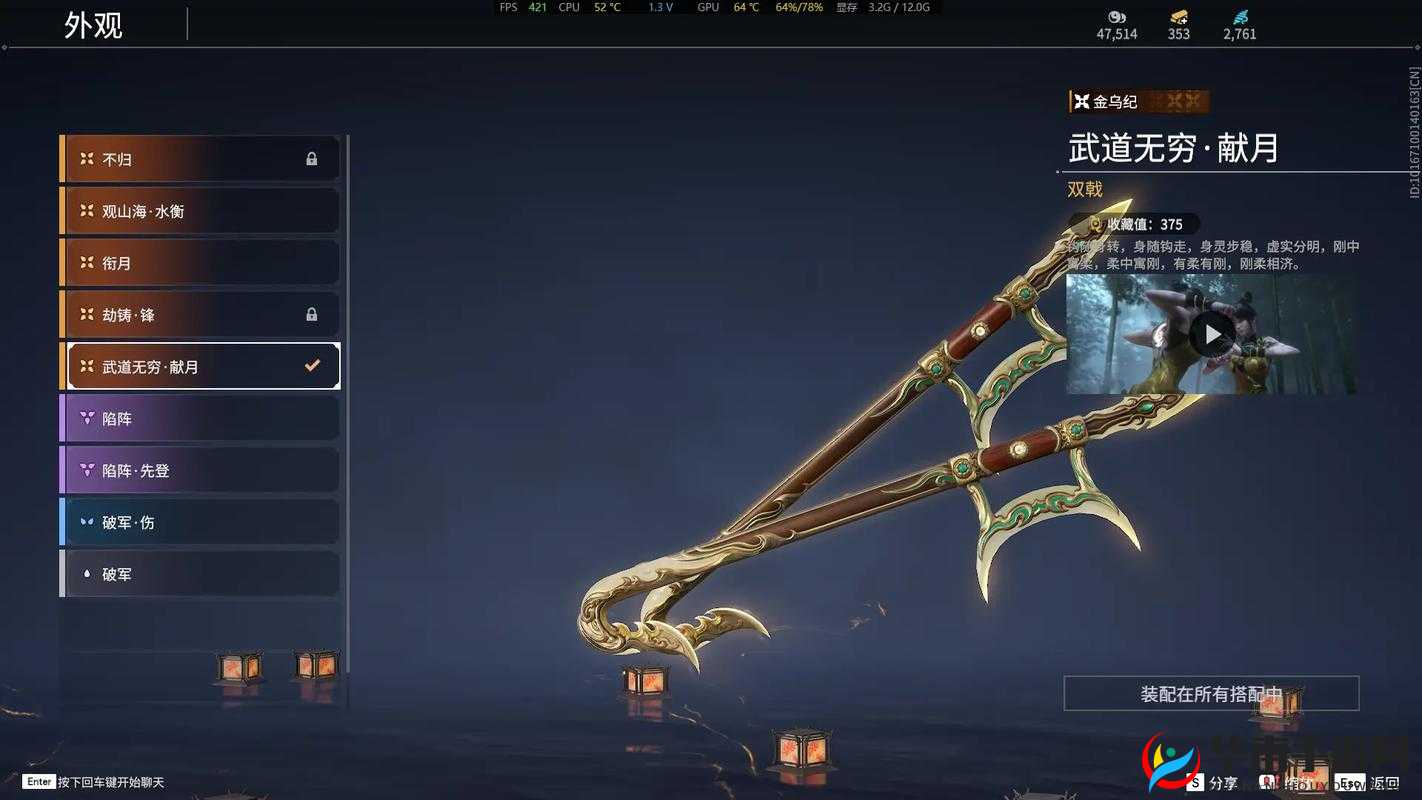Click the chat input field to start chatting
This screenshot has width=1422, height=800.
[110, 781]
